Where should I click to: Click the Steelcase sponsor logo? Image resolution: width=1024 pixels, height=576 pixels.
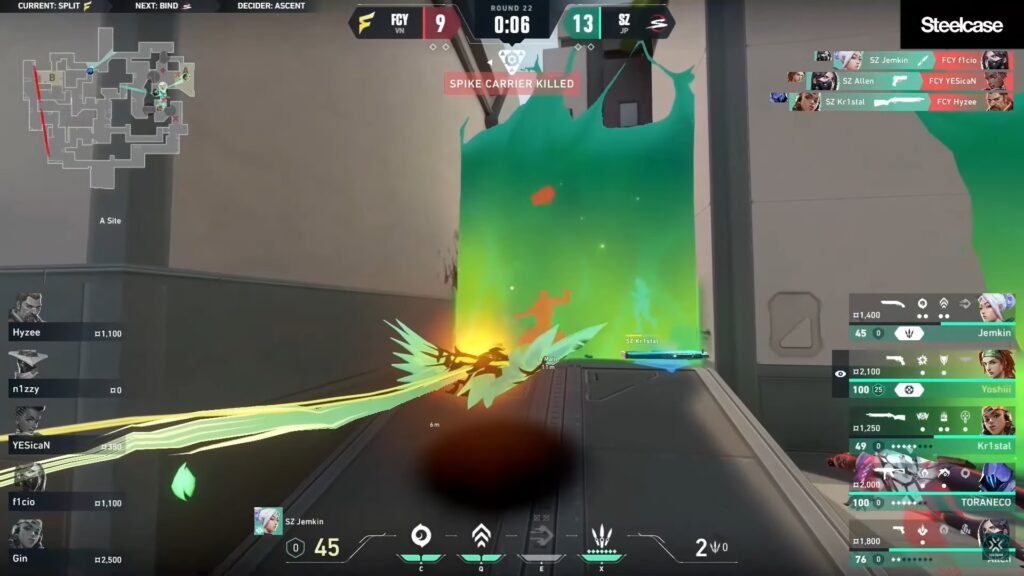pos(961,25)
